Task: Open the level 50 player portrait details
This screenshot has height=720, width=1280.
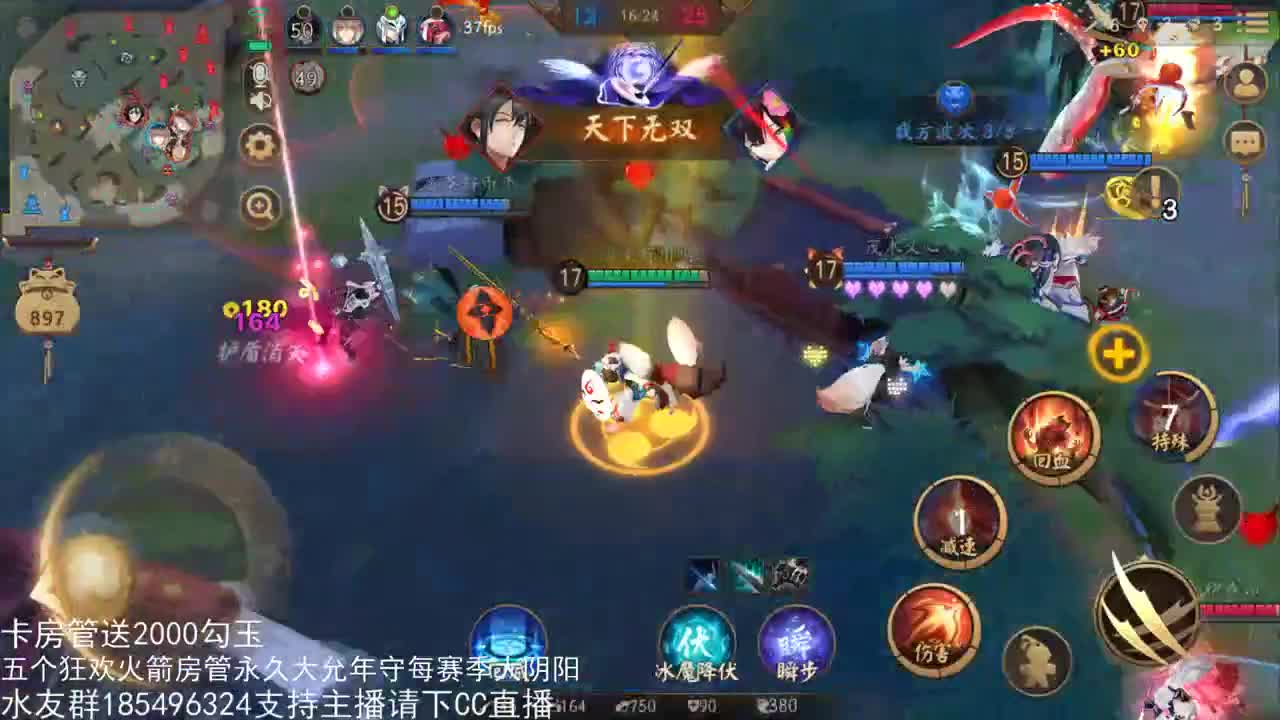Action: pos(302,28)
